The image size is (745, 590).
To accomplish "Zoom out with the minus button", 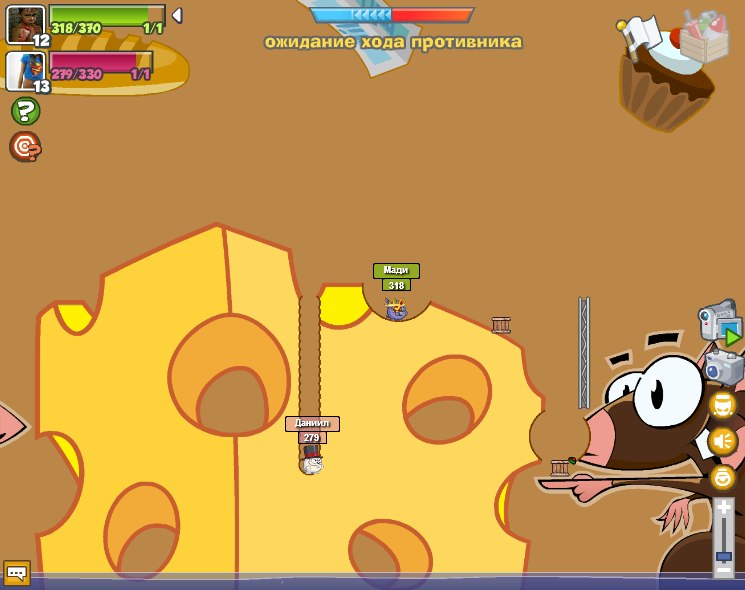I will click(x=723, y=569).
